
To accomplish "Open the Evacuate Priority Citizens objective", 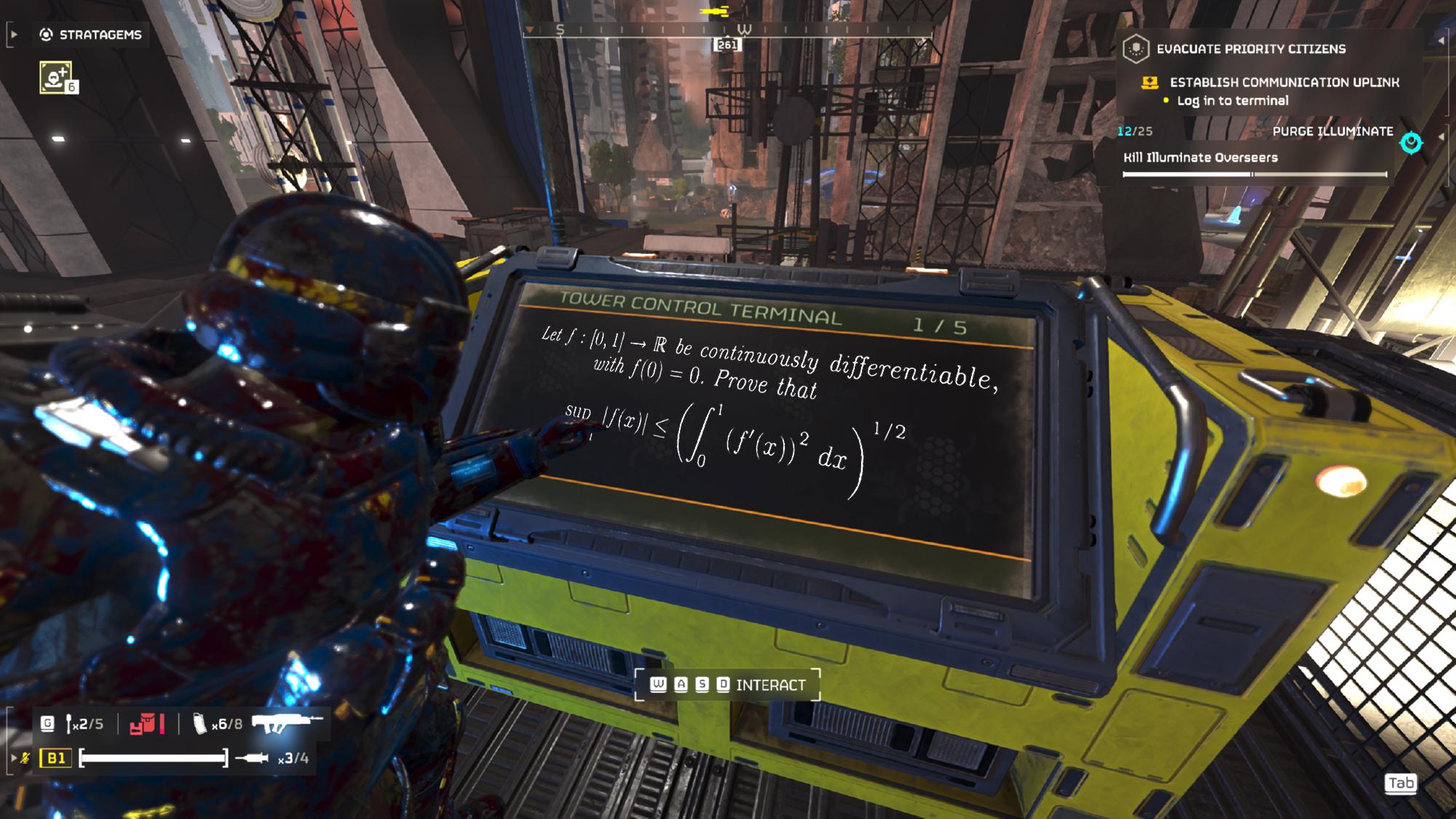I will tap(1251, 49).
